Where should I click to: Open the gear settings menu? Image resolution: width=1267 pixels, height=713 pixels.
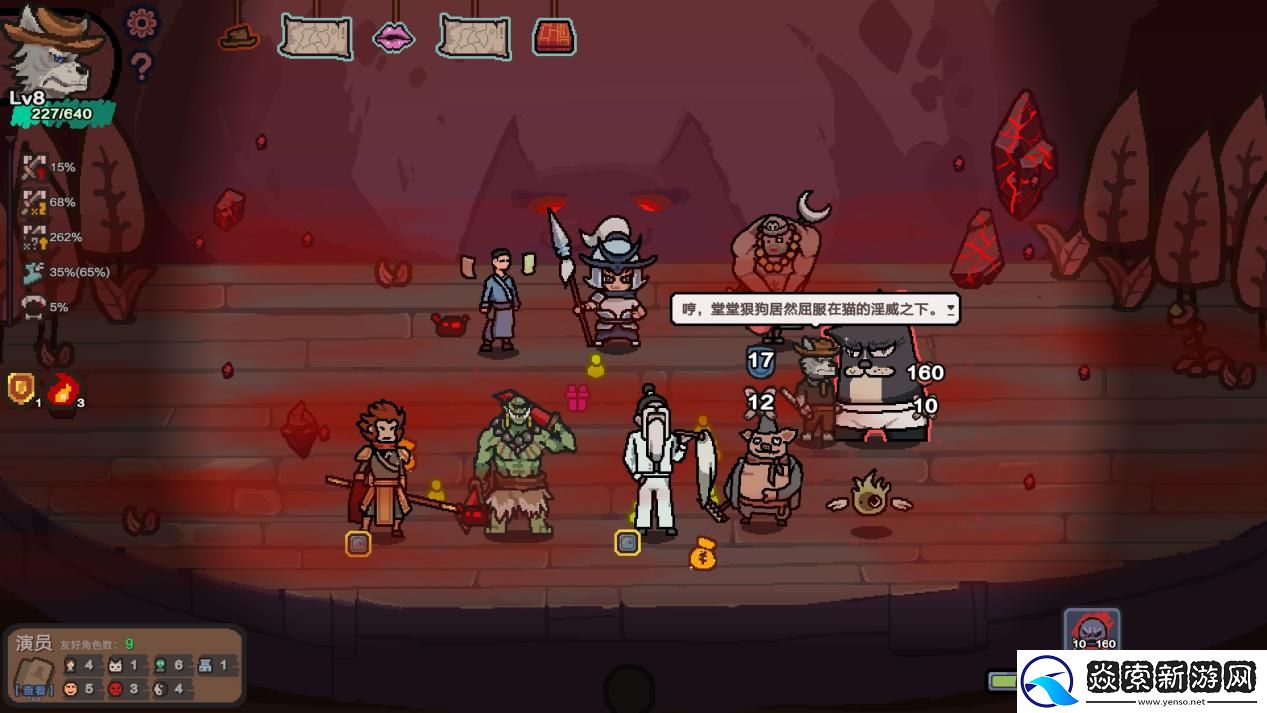(x=142, y=22)
